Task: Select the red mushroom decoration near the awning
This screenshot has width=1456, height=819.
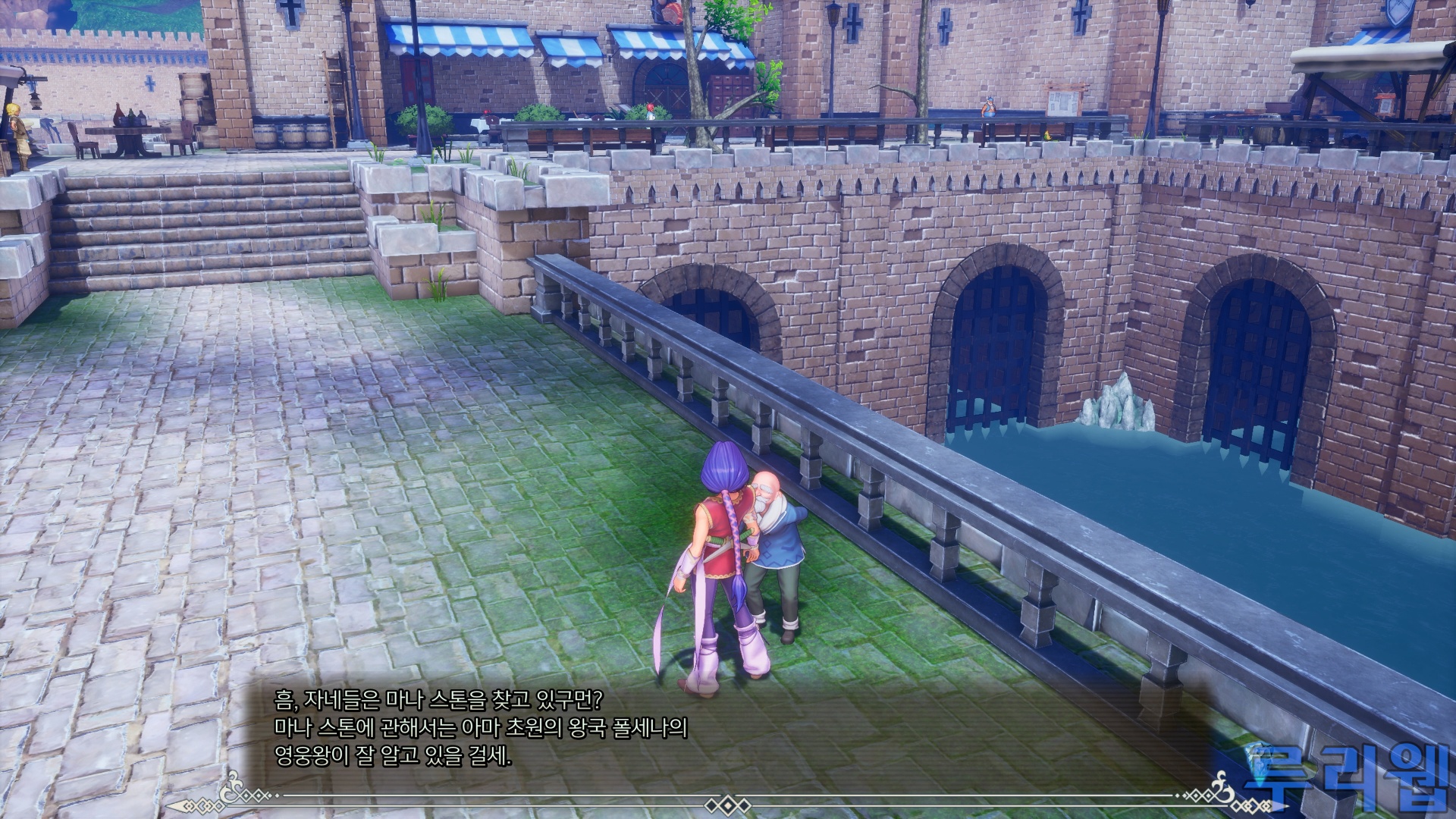Action: point(651,108)
